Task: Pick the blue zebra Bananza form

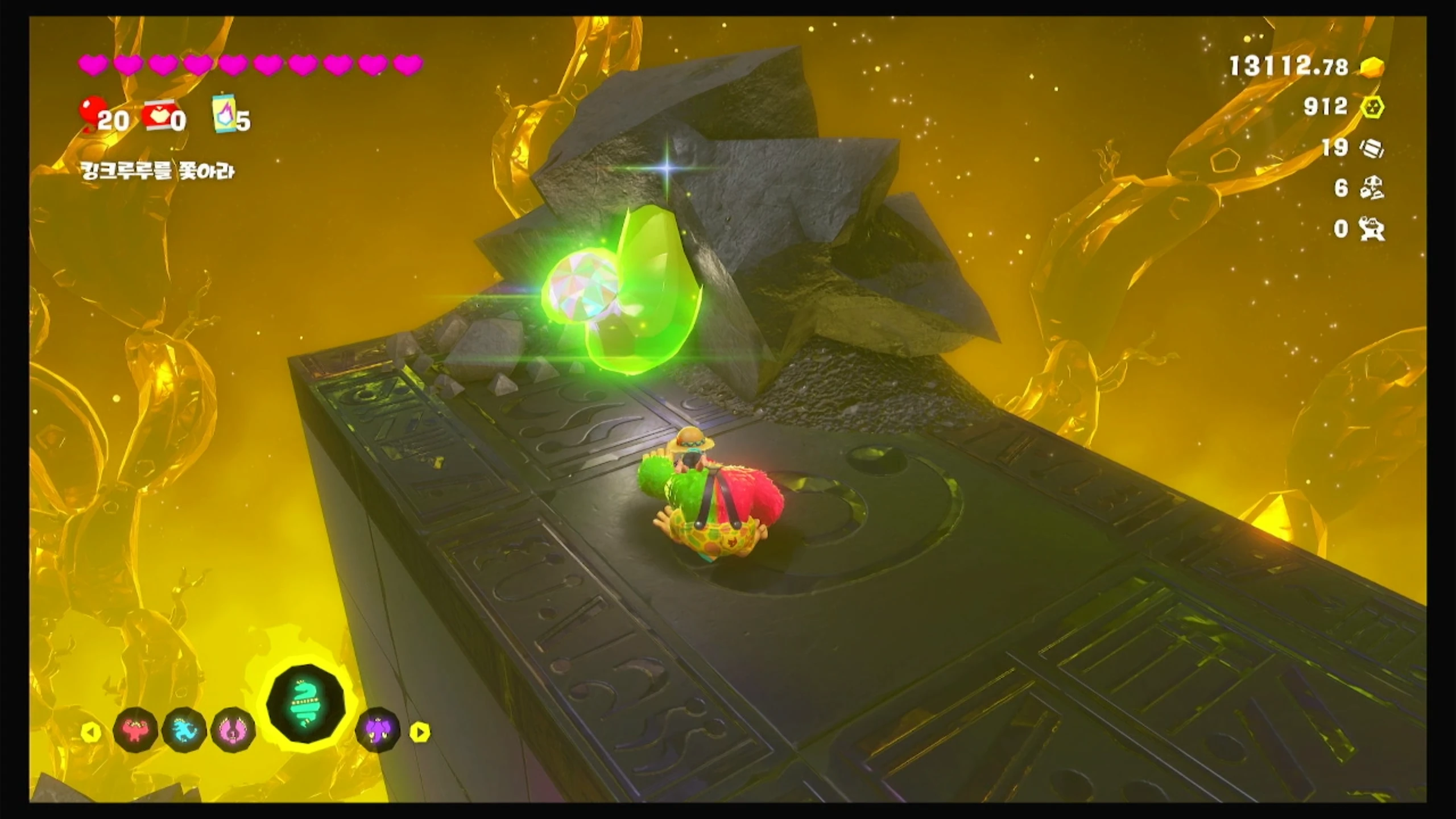Action: [184, 730]
